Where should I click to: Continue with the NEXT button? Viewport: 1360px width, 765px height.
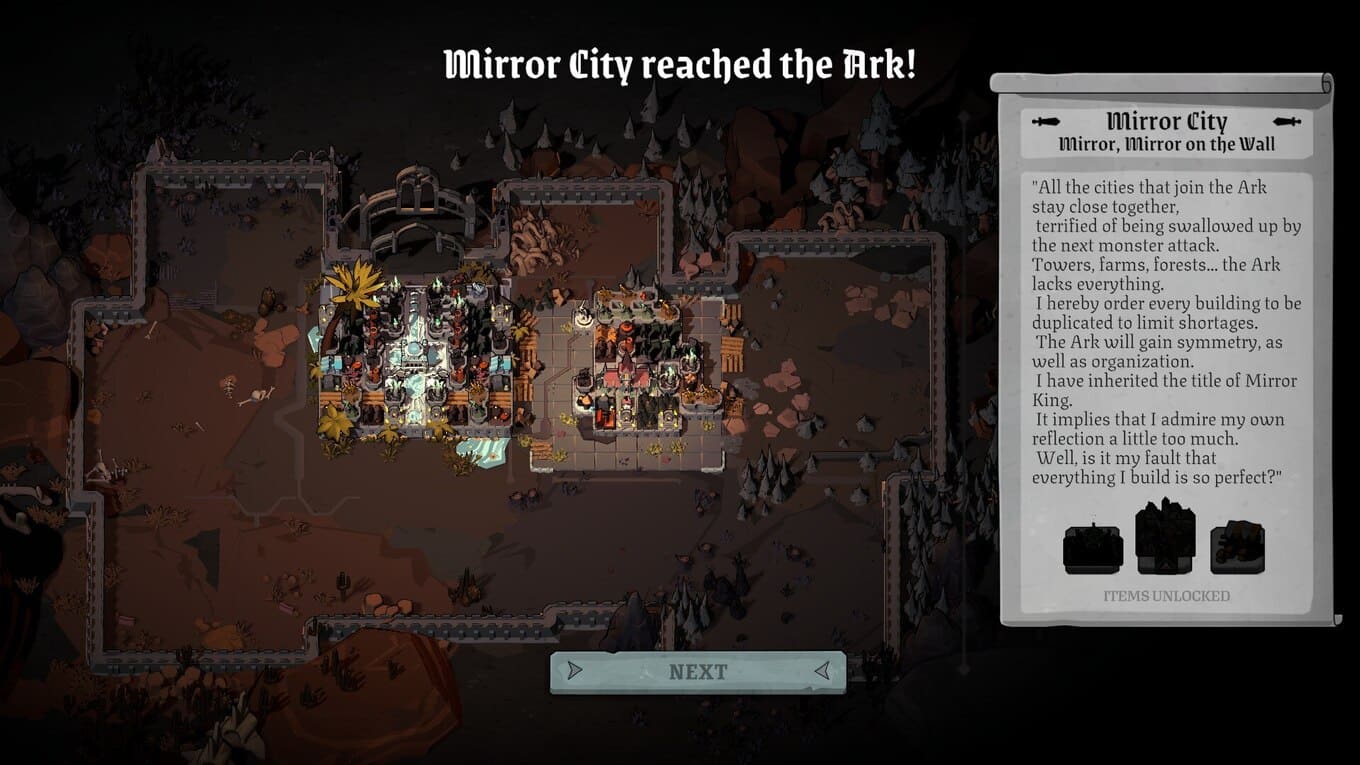[697, 672]
